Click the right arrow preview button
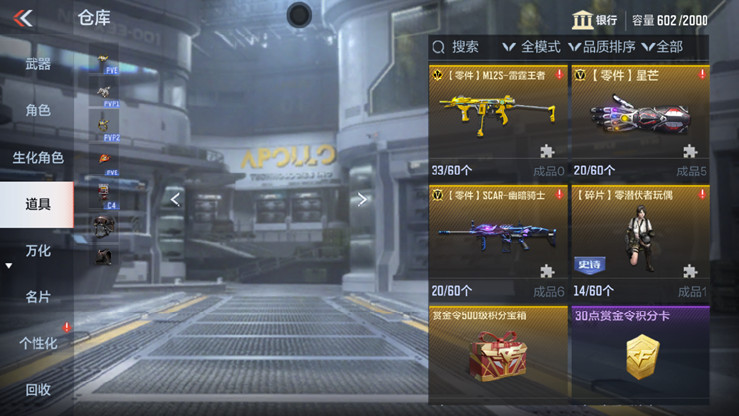Viewport: 739px width, 416px height. click(x=362, y=199)
